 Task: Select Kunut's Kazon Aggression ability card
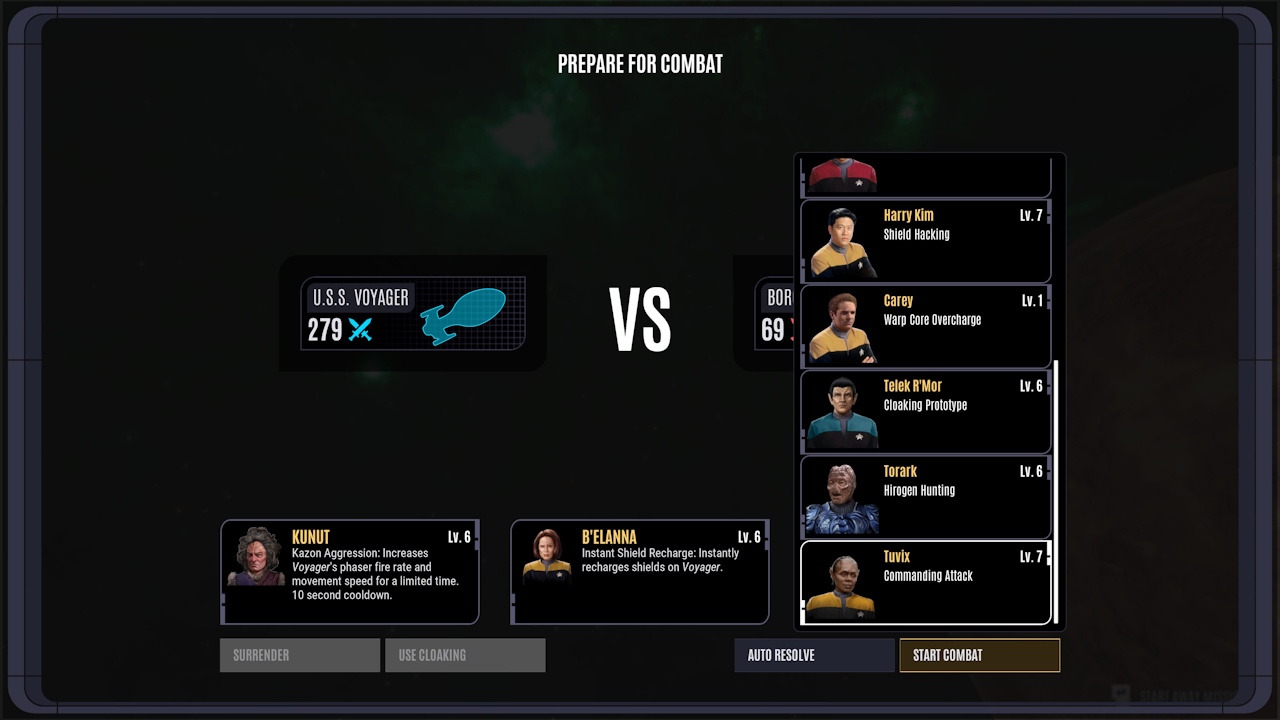(x=350, y=572)
